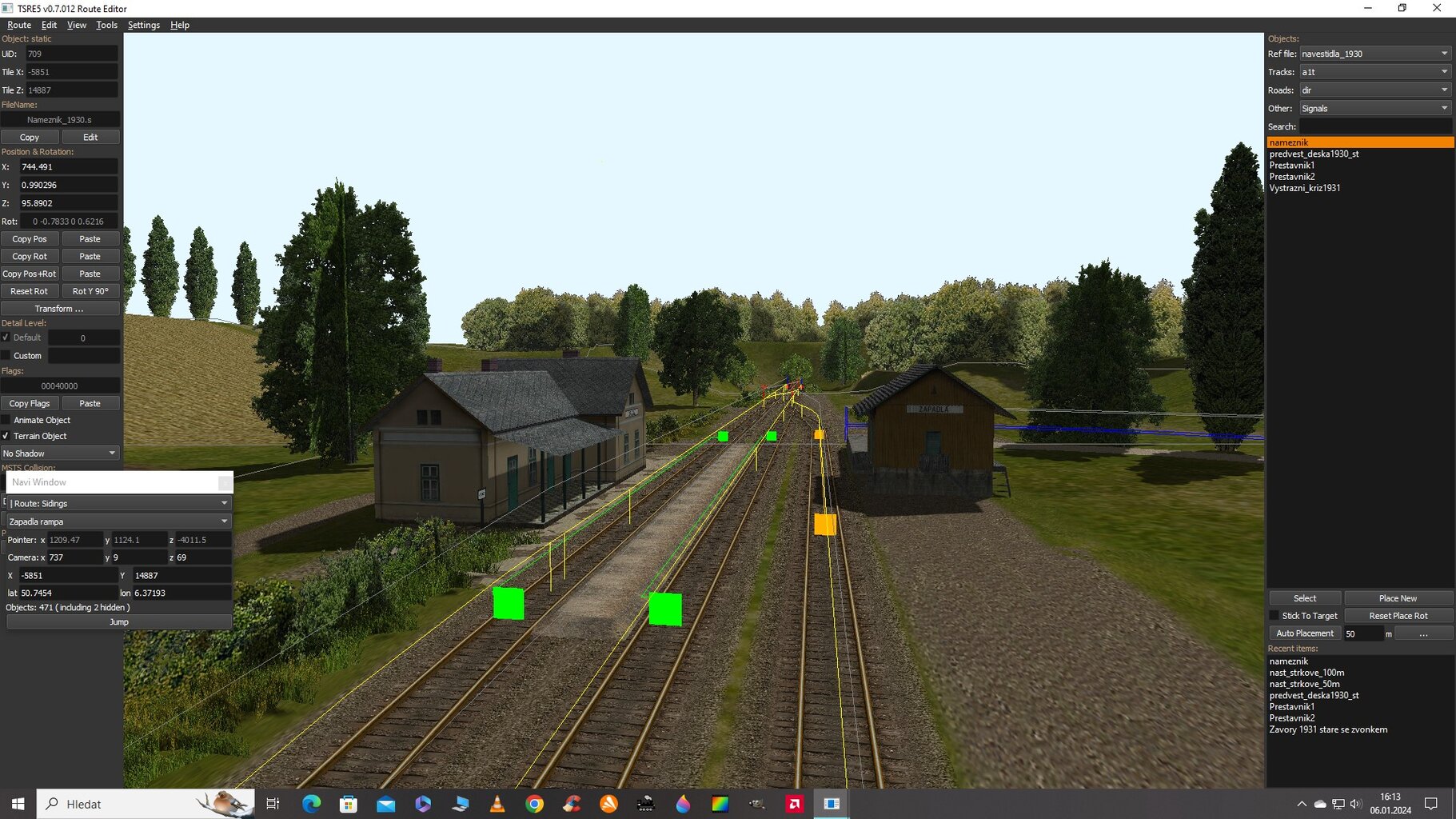Click the Auto Placement button
The height and width of the screenshot is (819, 1456).
tap(1305, 633)
